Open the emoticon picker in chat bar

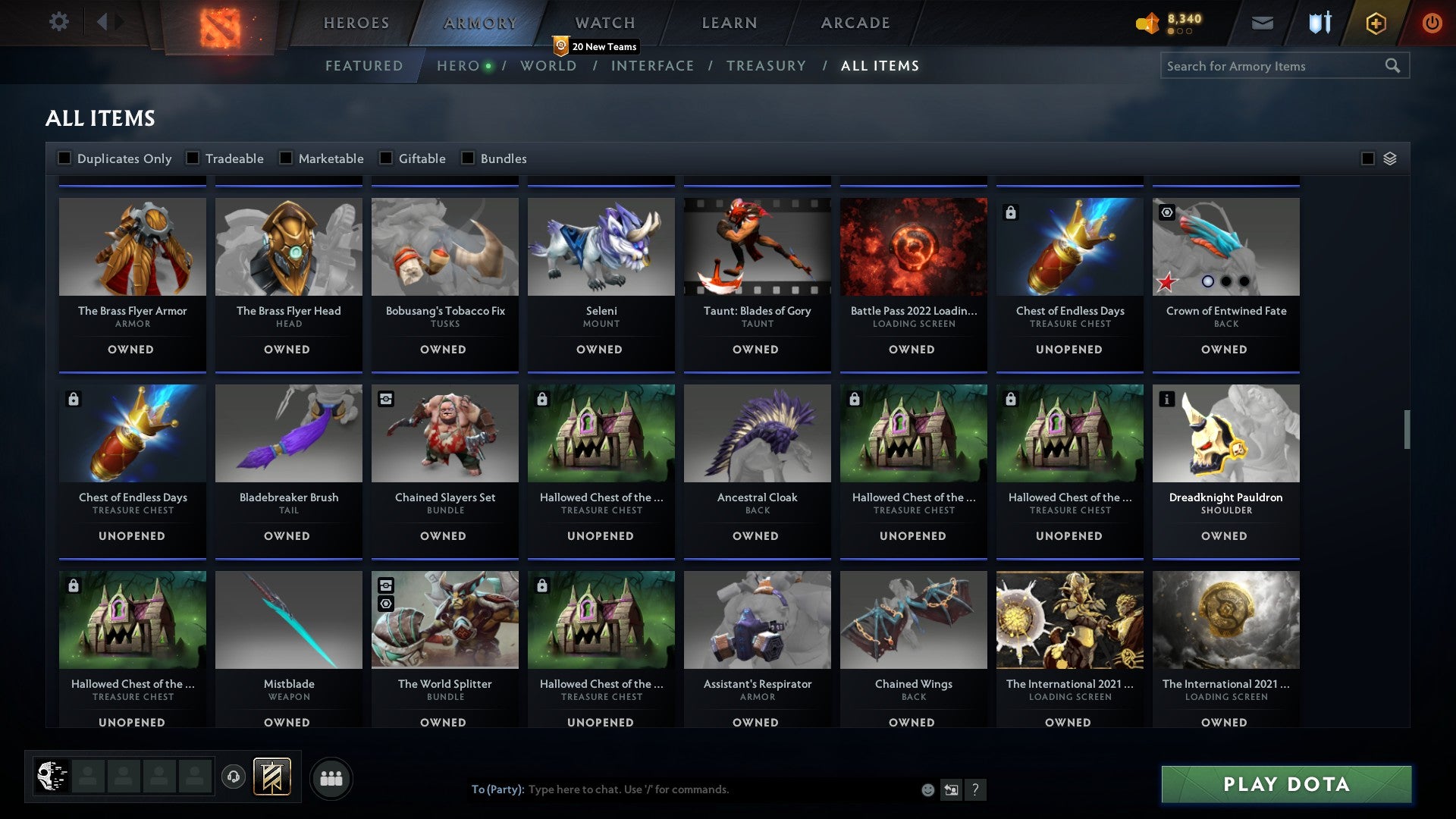927,789
